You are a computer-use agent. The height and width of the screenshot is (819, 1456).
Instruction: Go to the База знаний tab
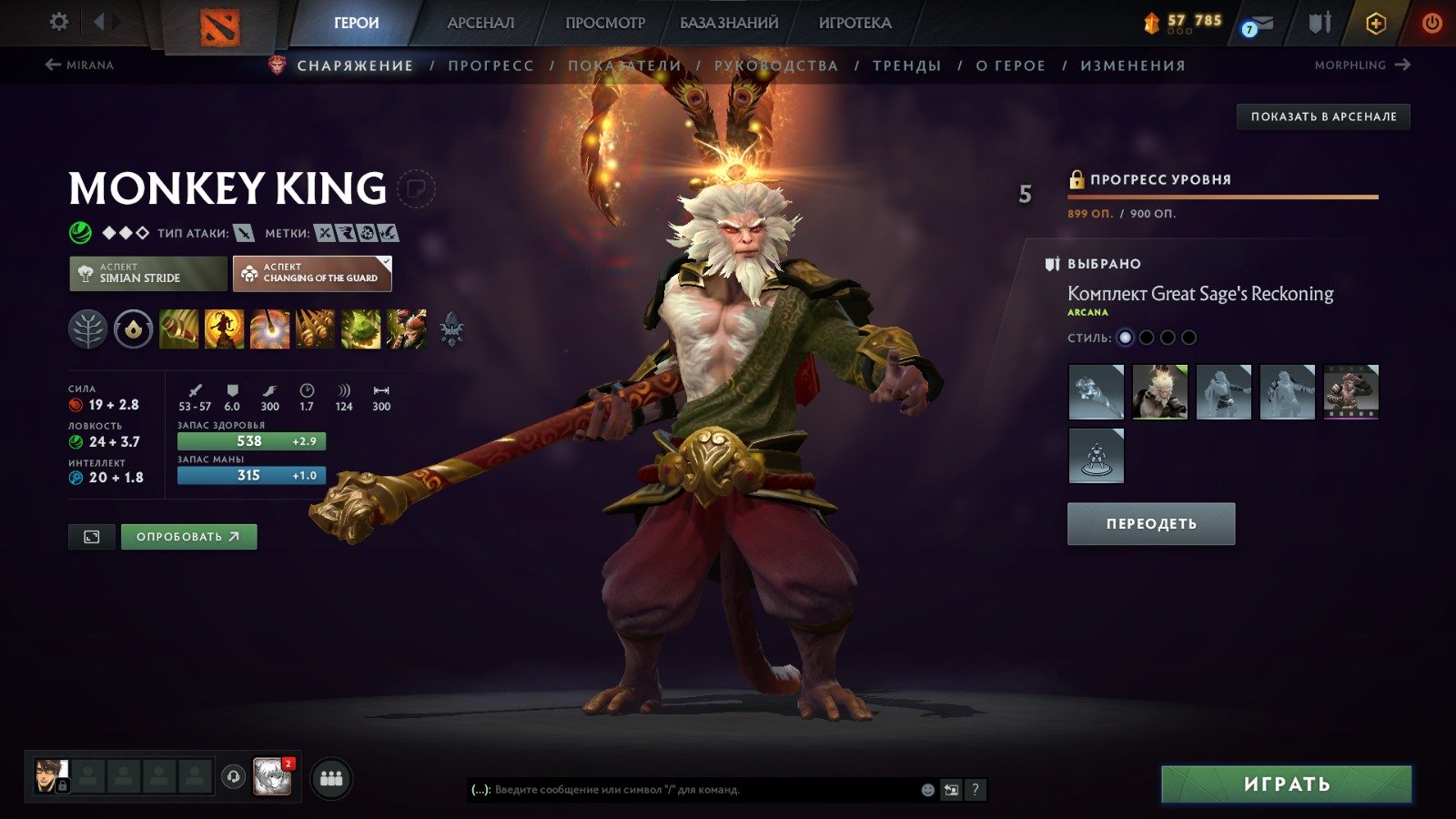click(x=729, y=23)
